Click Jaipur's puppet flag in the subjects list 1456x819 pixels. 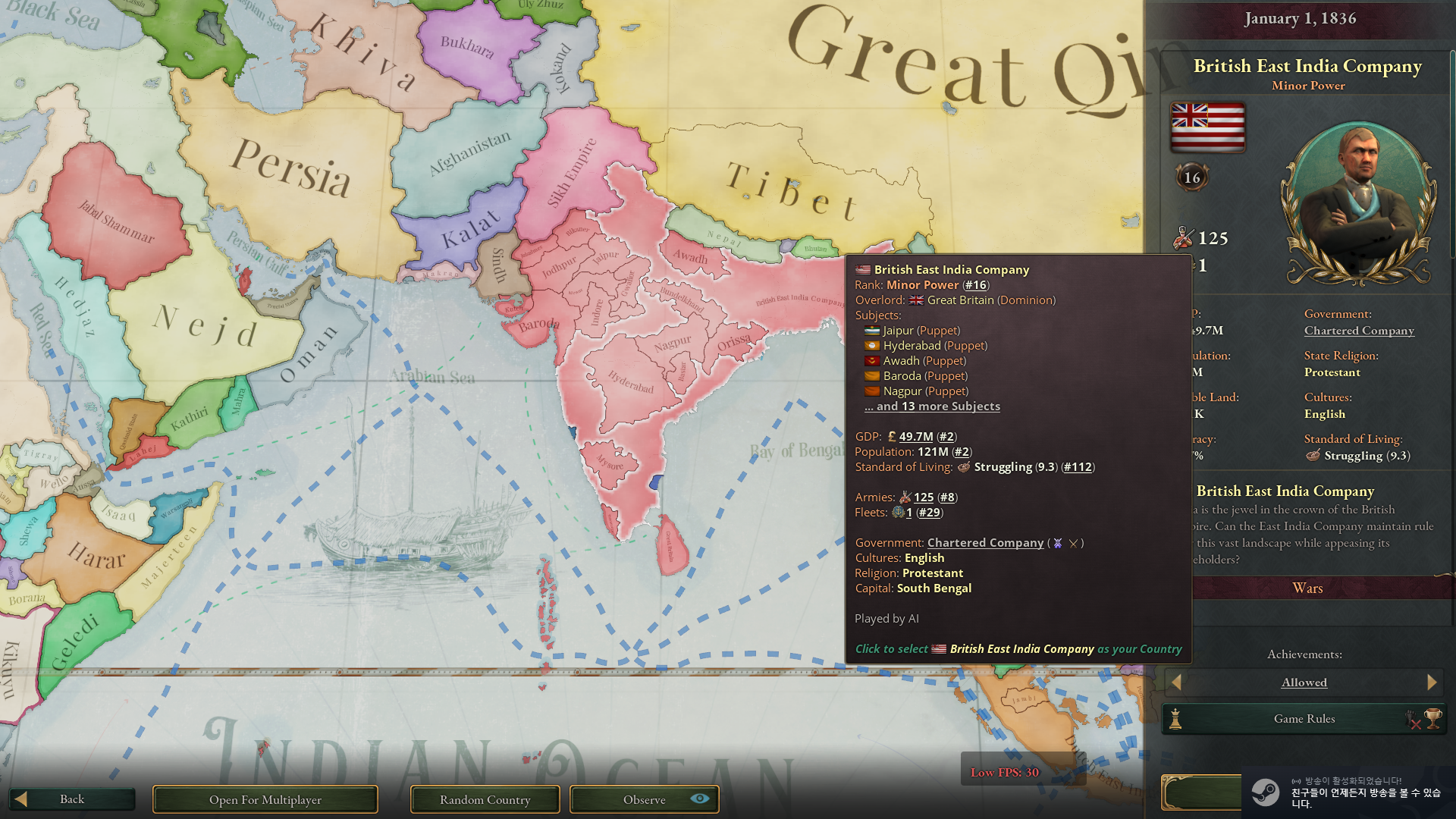pos(871,331)
